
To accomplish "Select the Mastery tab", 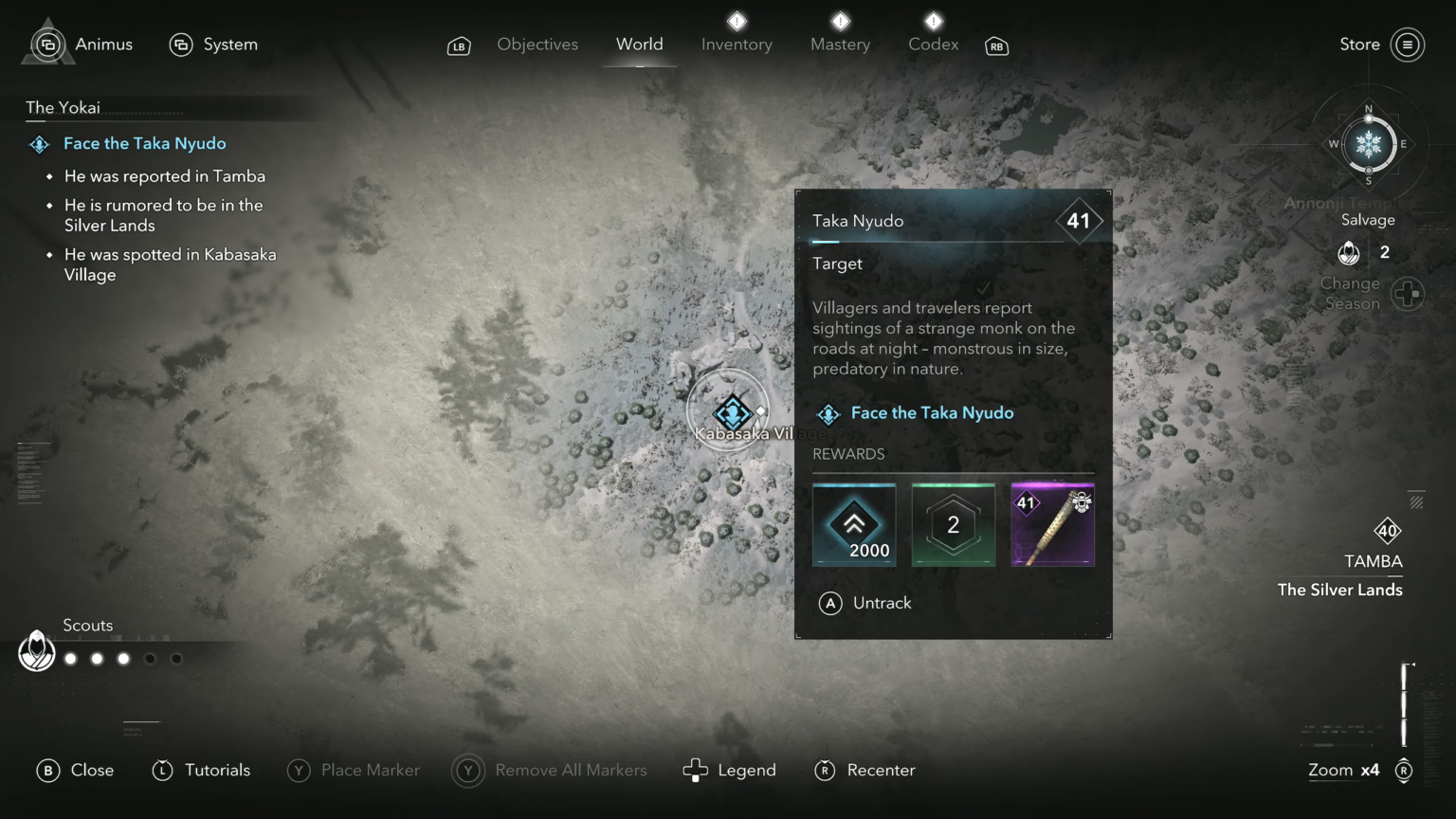I will 840,44.
